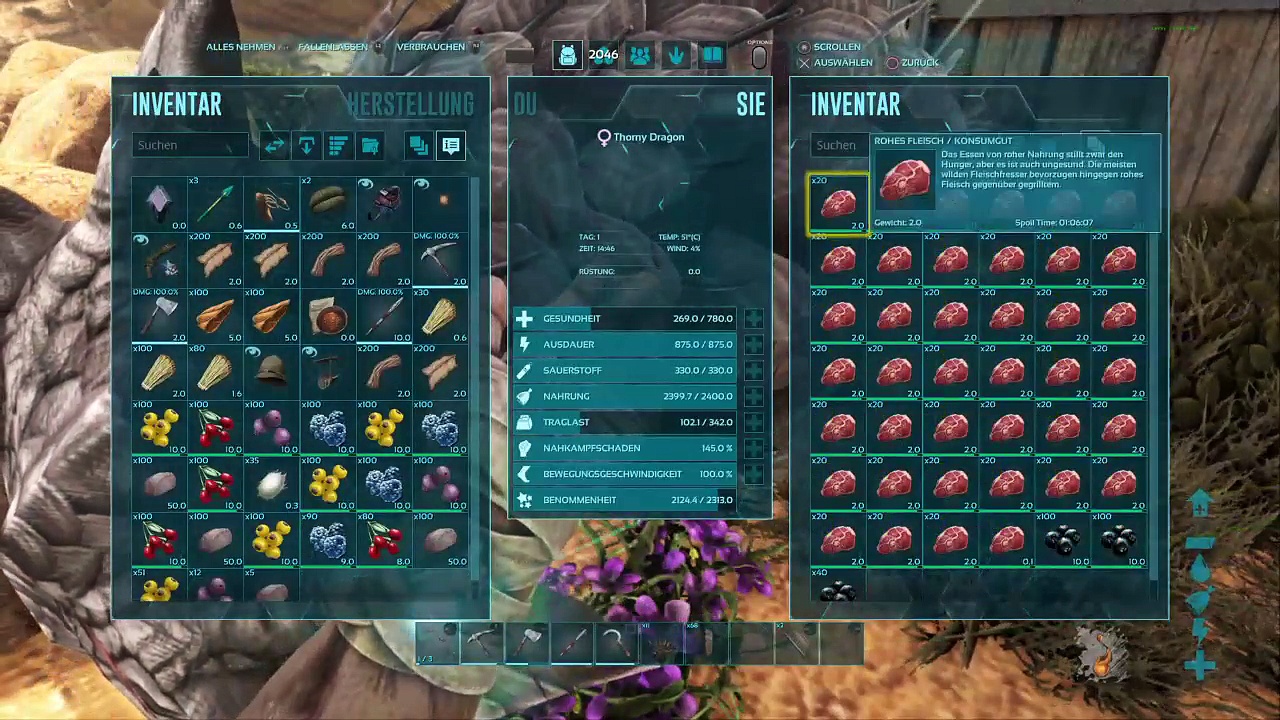
Task: Open the tribe members icon
Action: (640, 56)
